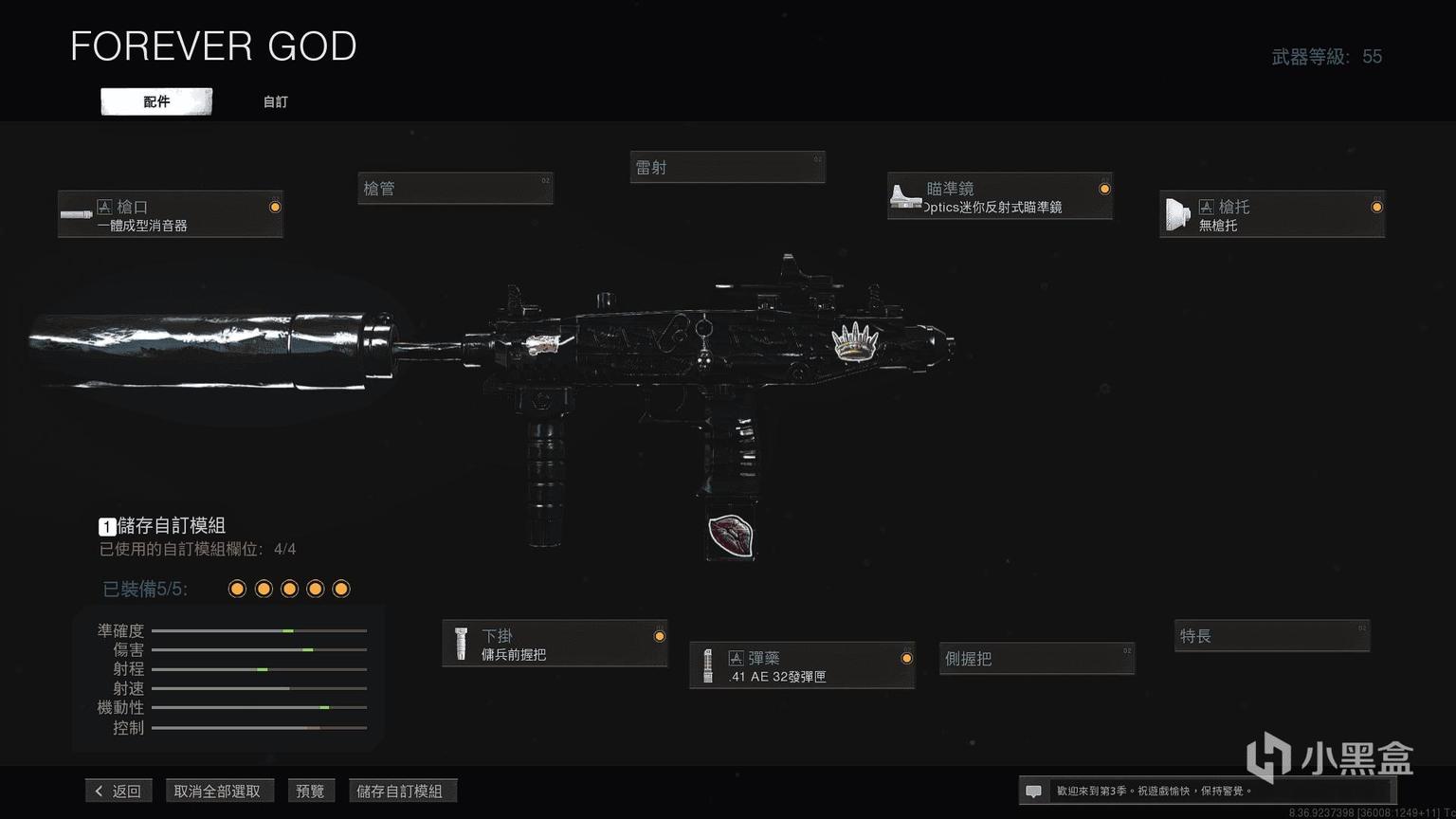Open the empty 槍管 barrel slot

tap(455, 189)
